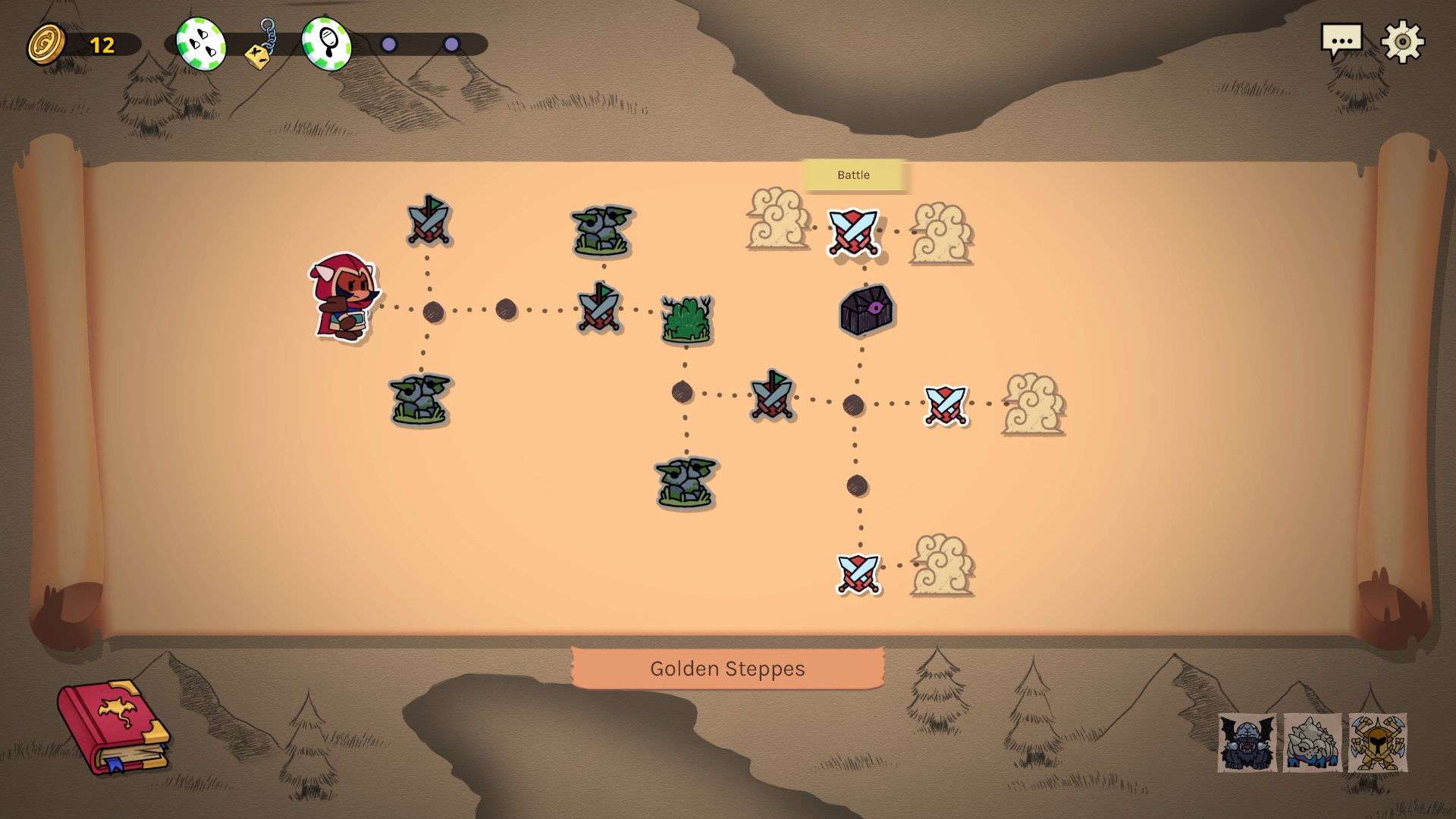Click the gold coin currency icon

(47, 44)
